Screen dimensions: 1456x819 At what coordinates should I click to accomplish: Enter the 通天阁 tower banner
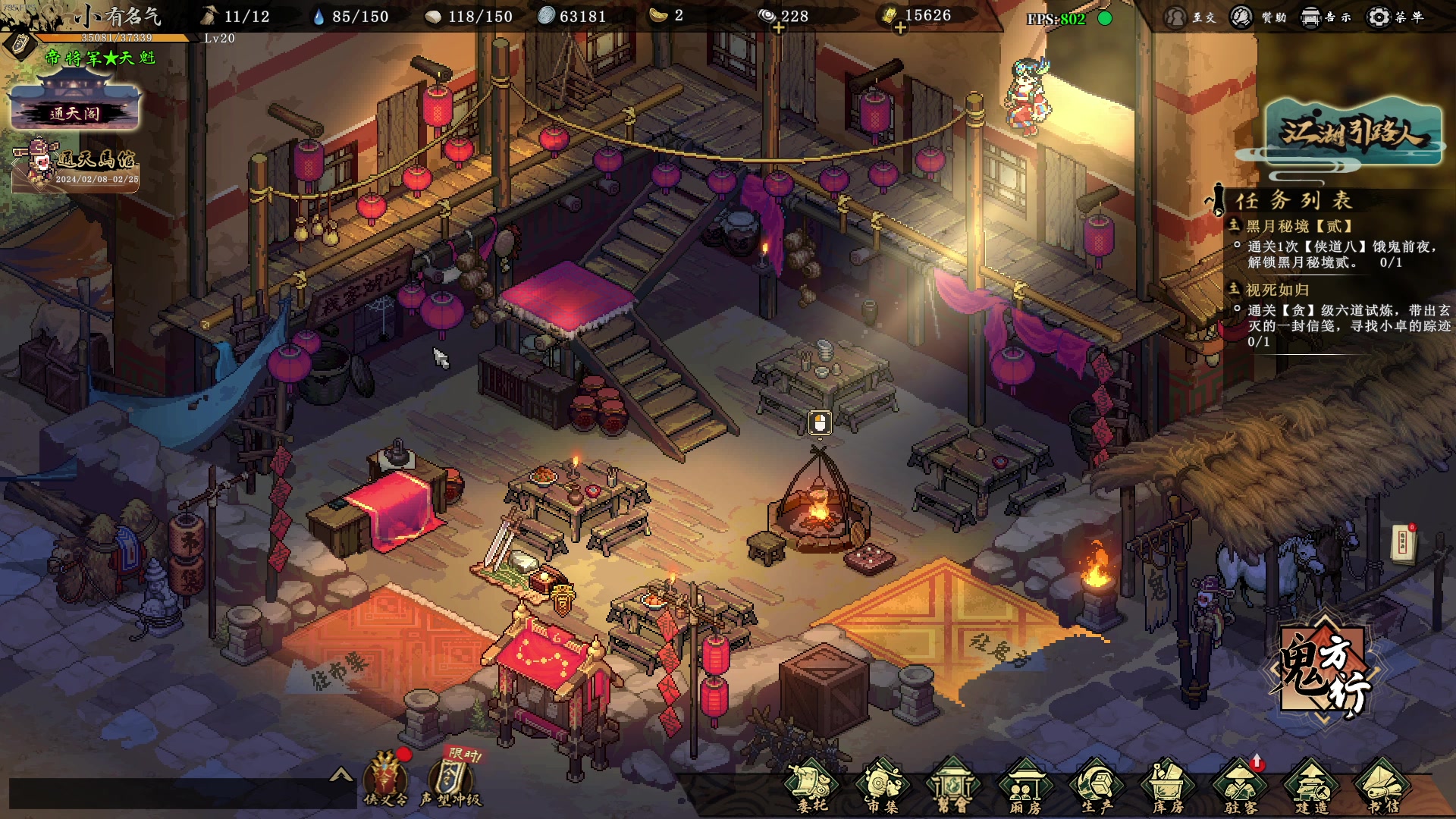pyautogui.click(x=75, y=108)
